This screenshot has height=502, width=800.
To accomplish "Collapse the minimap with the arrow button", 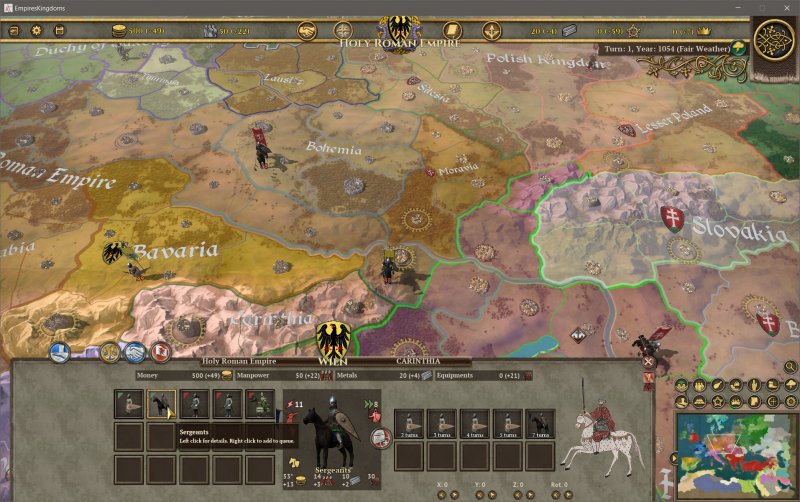I will pos(673,459).
